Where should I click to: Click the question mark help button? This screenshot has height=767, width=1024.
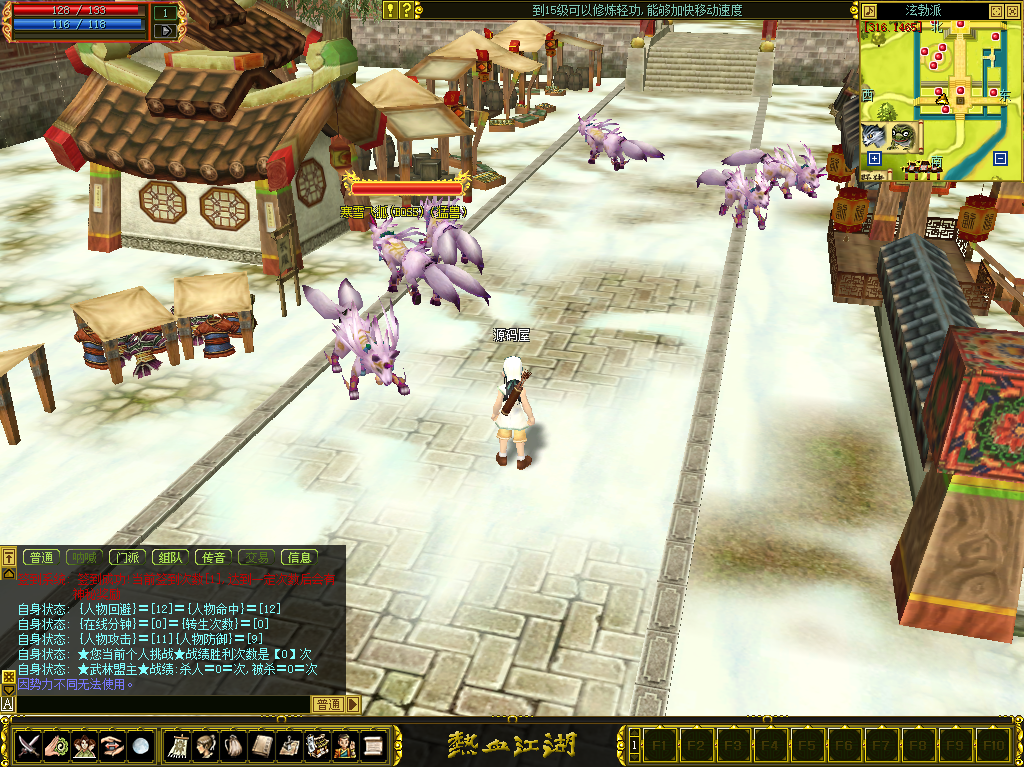click(407, 10)
